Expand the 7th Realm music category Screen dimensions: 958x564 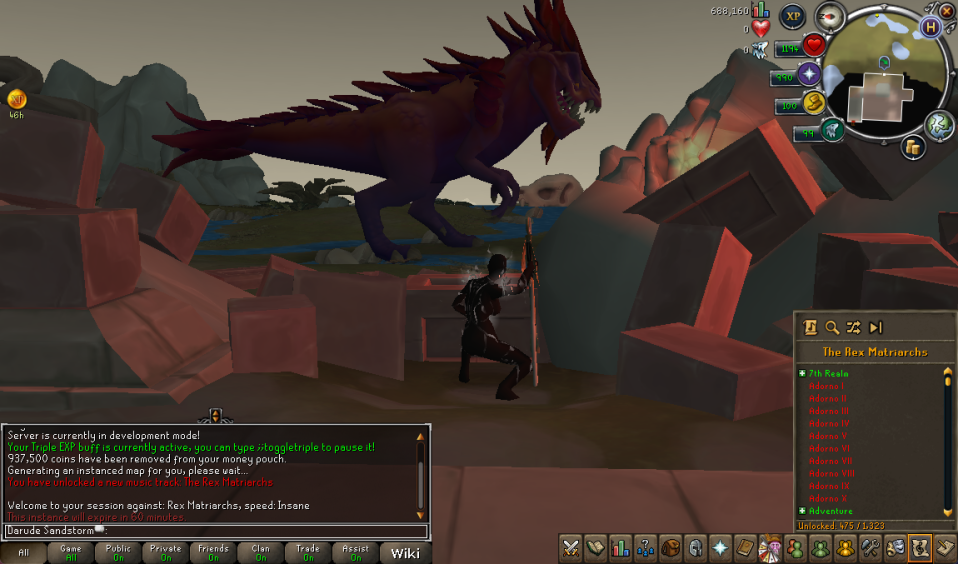[x=802, y=373]
